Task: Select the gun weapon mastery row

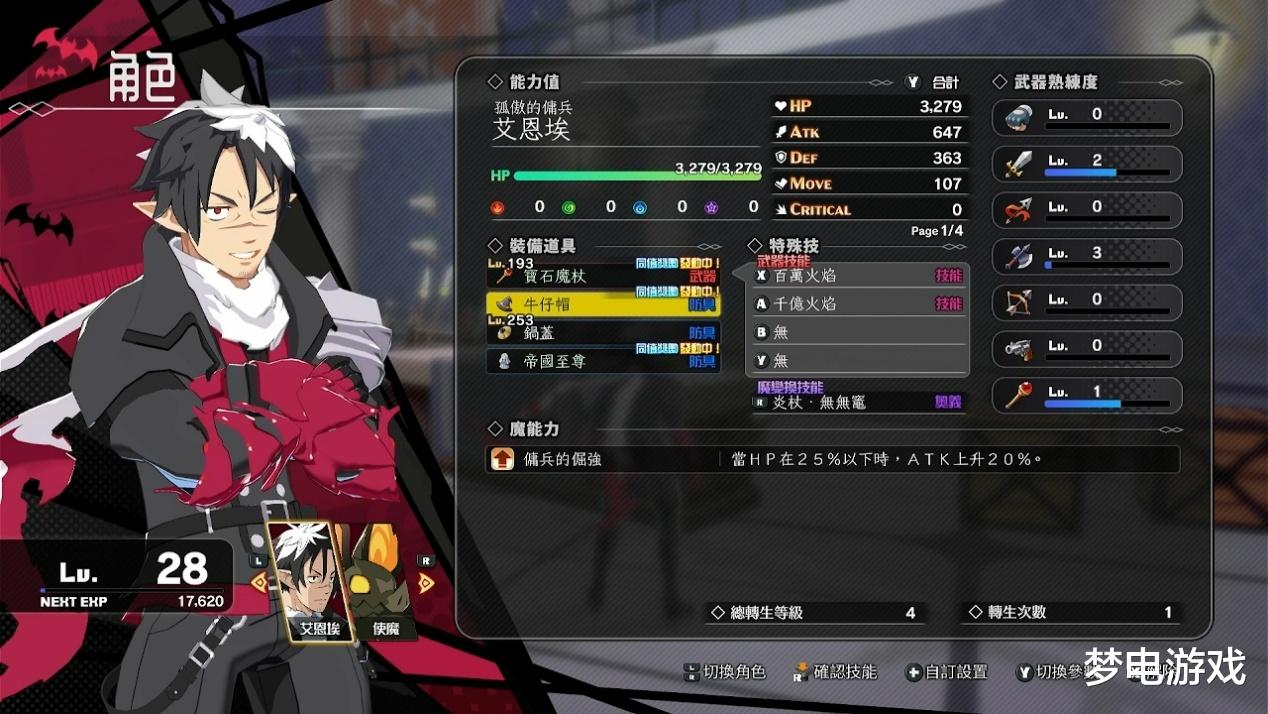Action: (1087, 348)
